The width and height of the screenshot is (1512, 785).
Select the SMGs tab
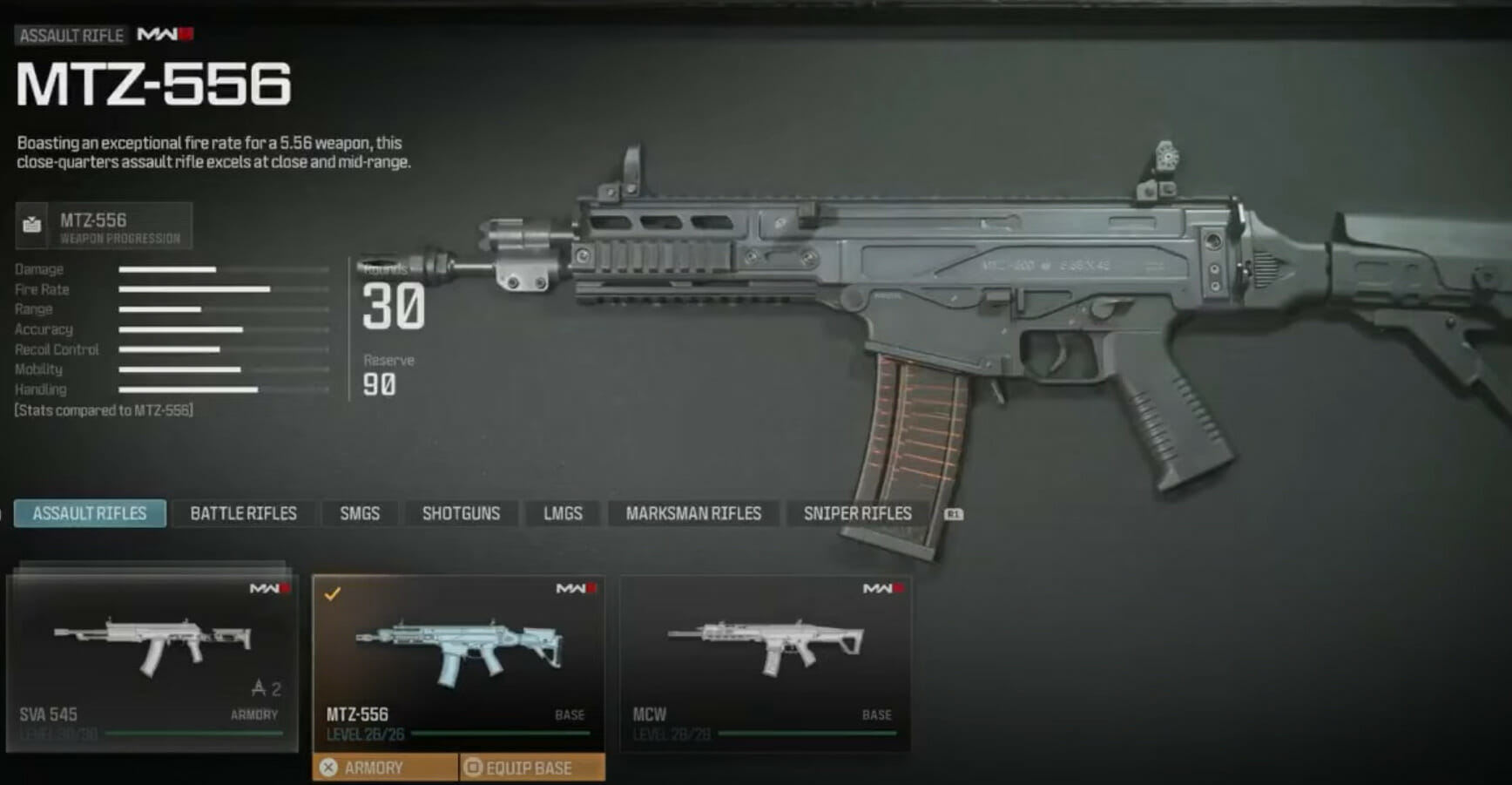point(360,513)
